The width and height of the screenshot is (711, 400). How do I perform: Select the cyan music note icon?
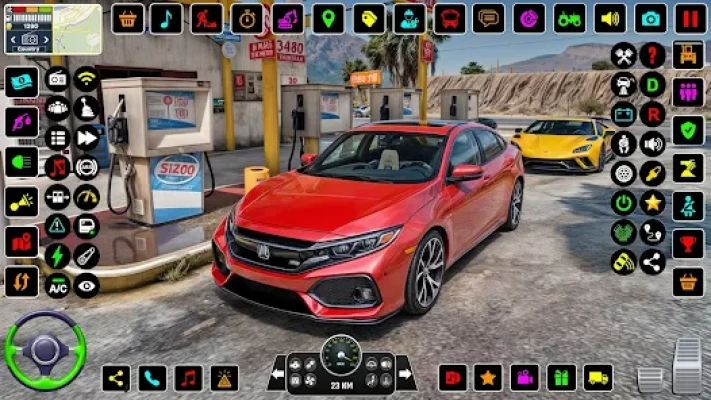pyautogui.click(x=166, y=18)
